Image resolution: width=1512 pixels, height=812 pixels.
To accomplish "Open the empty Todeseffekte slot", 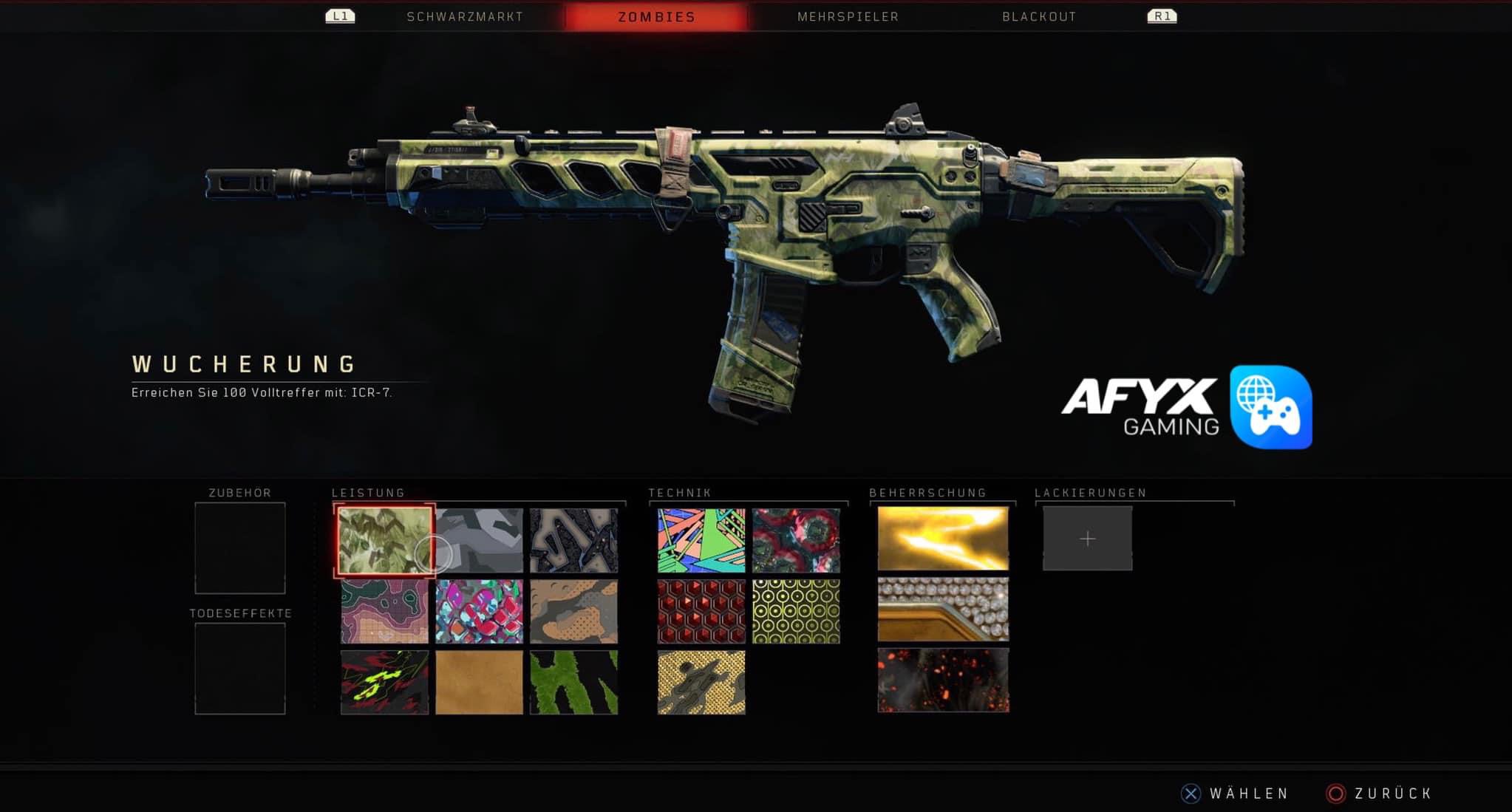I will point(240,669).
